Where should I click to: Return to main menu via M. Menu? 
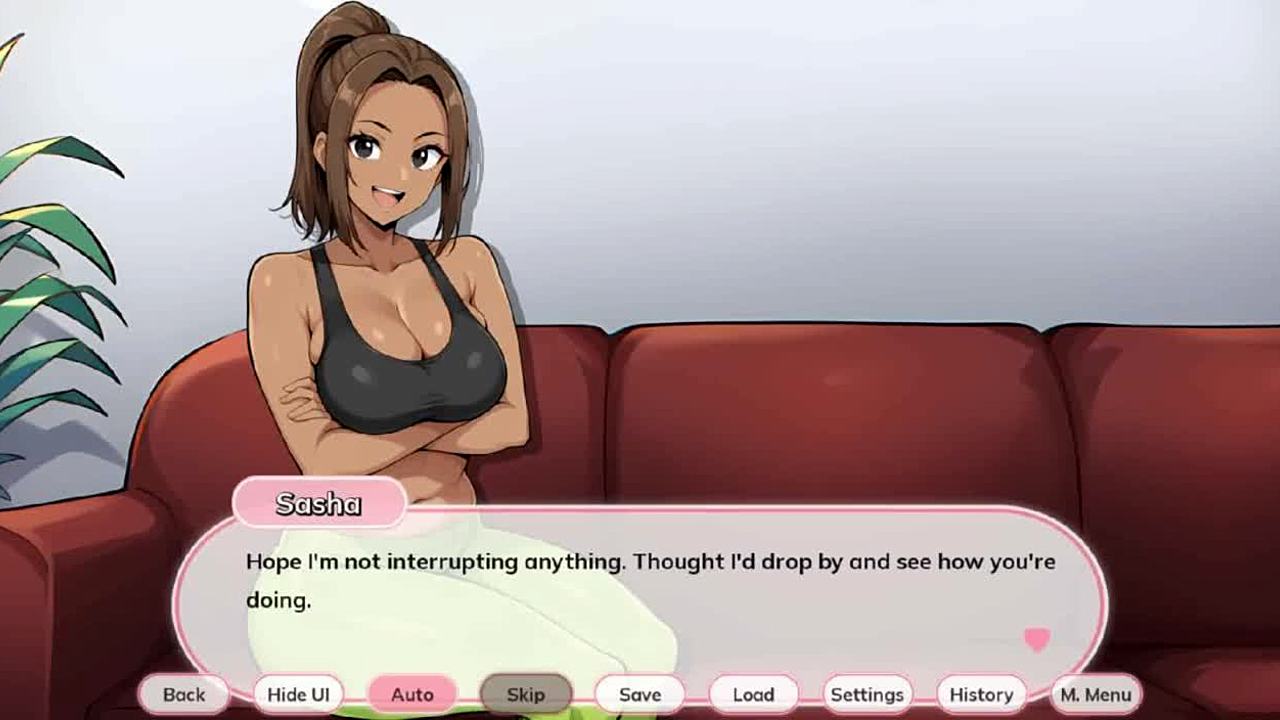1096,694
